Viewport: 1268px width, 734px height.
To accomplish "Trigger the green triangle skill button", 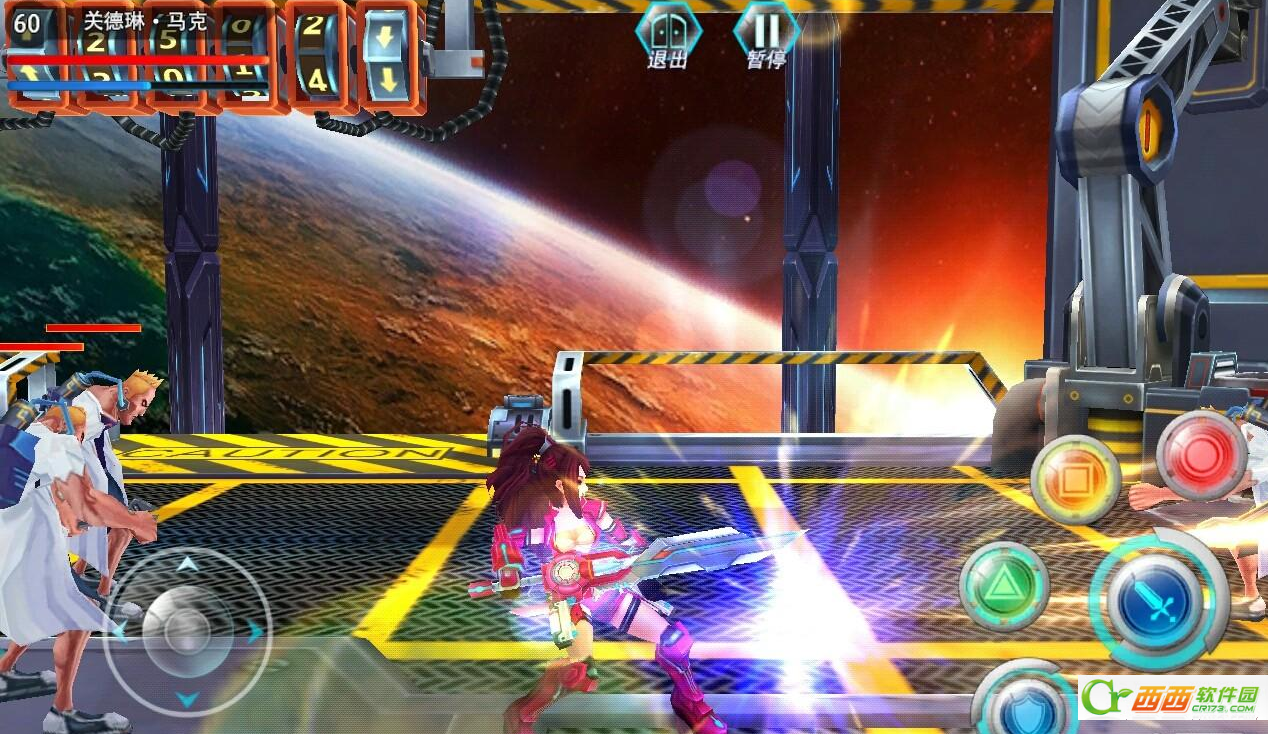I will click(1003, 586).
